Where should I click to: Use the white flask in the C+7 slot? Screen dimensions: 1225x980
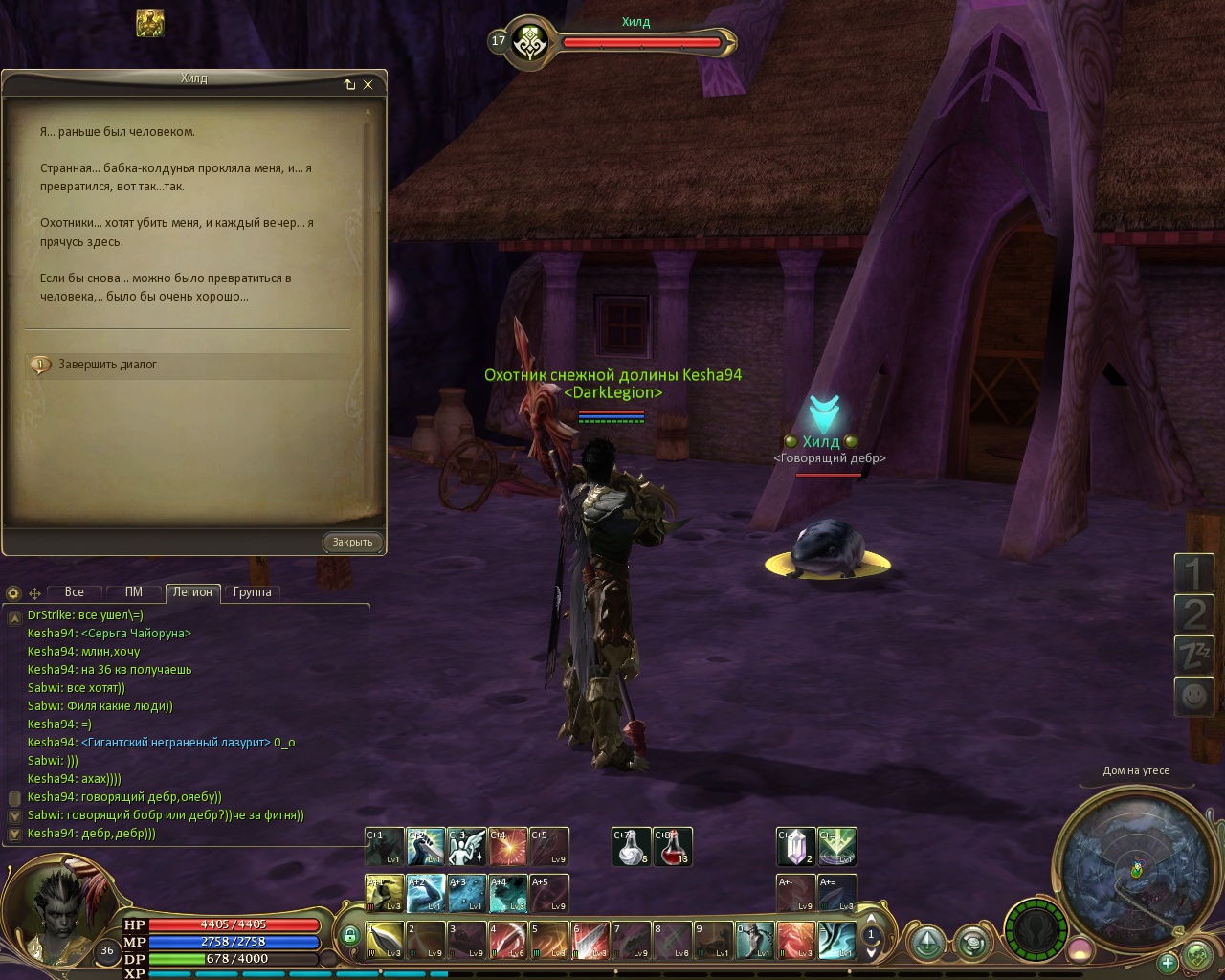click(x=631, y=847)
